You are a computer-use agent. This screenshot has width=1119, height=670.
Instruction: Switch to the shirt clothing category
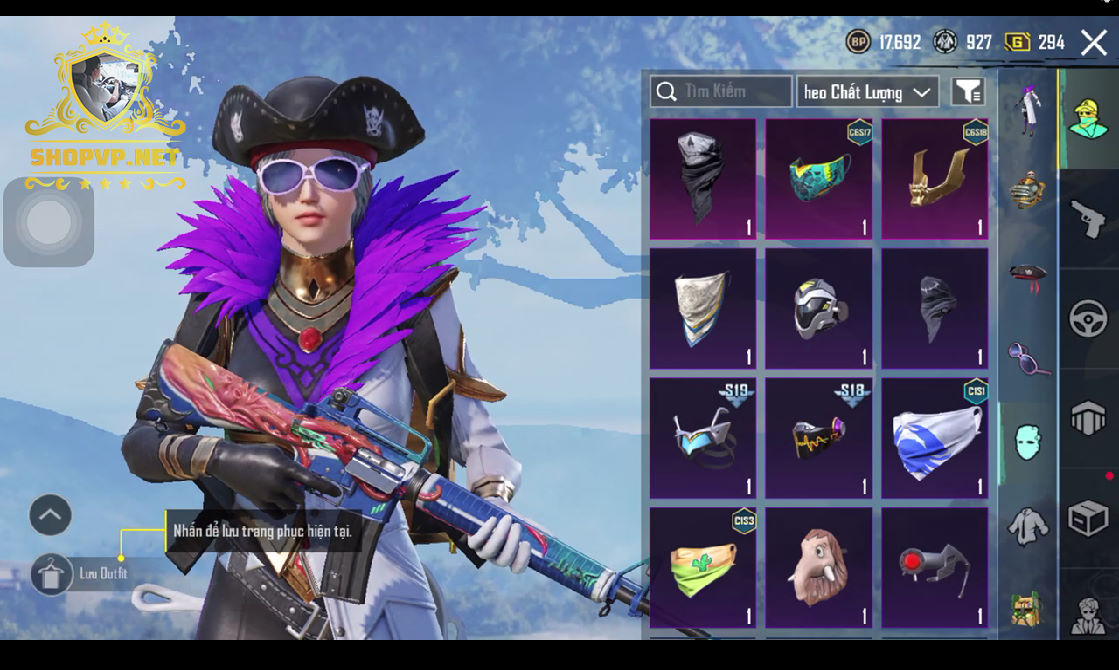(1028, 525)
